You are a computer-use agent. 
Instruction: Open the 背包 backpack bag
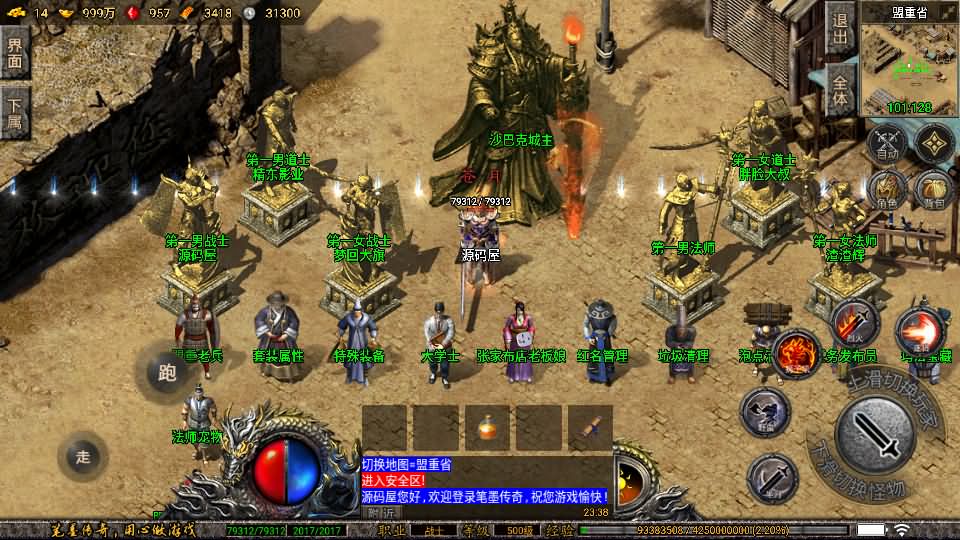(934, 190)
